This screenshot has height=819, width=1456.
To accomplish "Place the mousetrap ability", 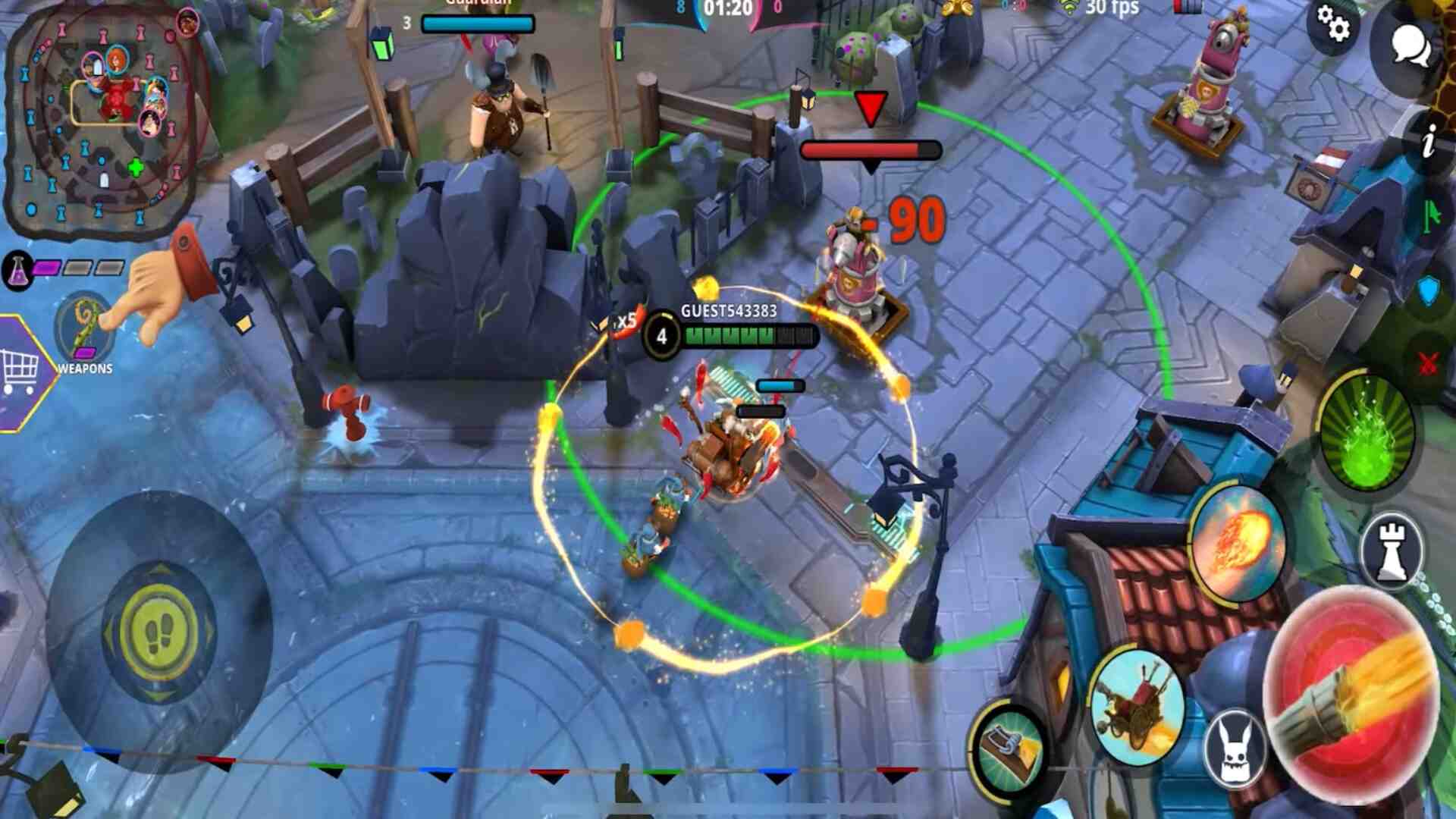I will pyautogui.click(x=1009, y=748).
